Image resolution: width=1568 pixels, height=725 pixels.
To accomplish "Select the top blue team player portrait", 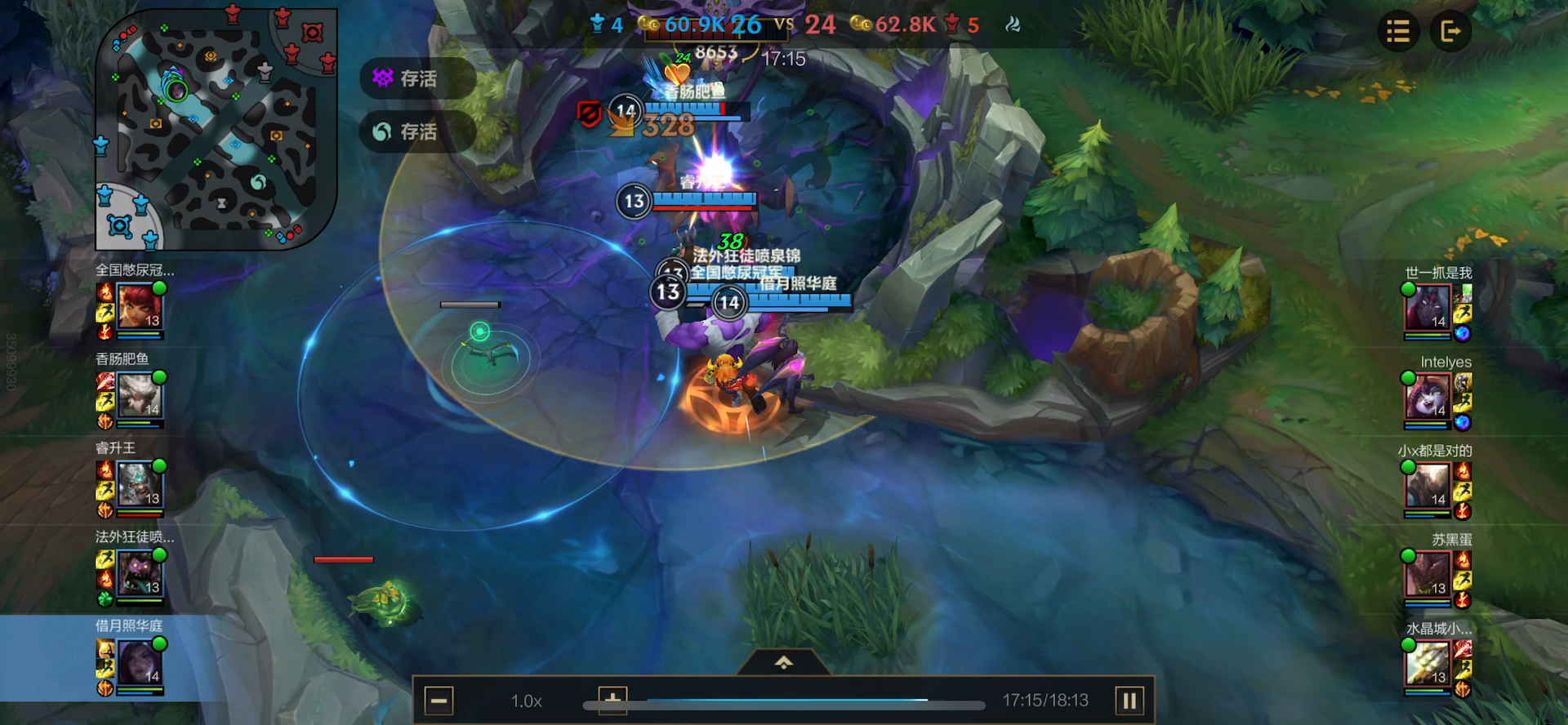I will click(x=140, y=307).
